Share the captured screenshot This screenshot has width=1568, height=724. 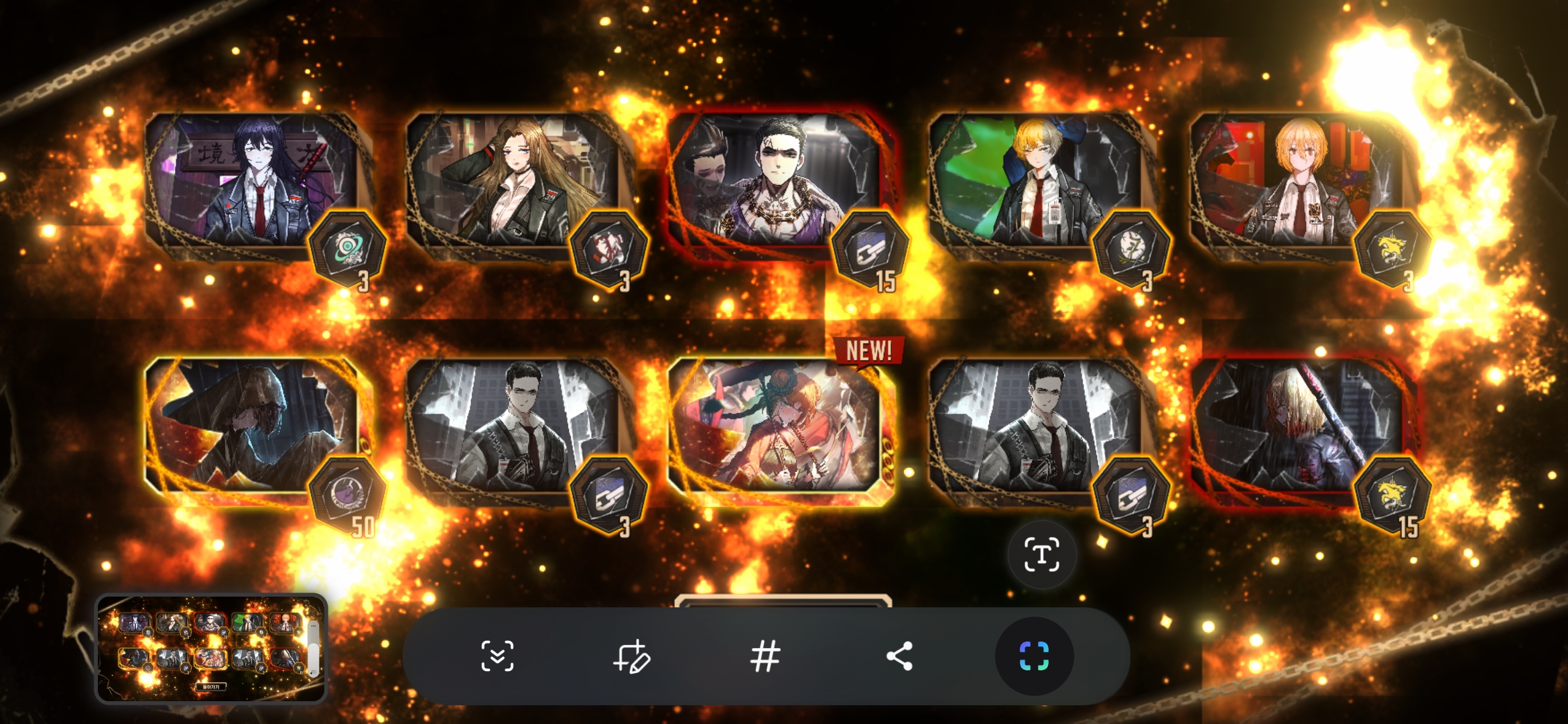pyautogui.click(x=899, y=656)
